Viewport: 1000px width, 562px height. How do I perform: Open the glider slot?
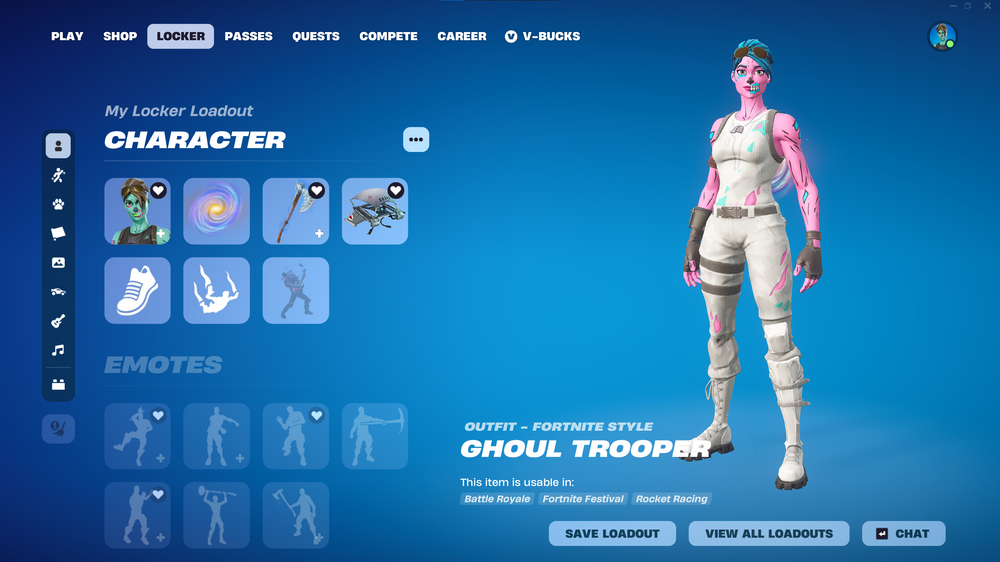coord(375,211)
